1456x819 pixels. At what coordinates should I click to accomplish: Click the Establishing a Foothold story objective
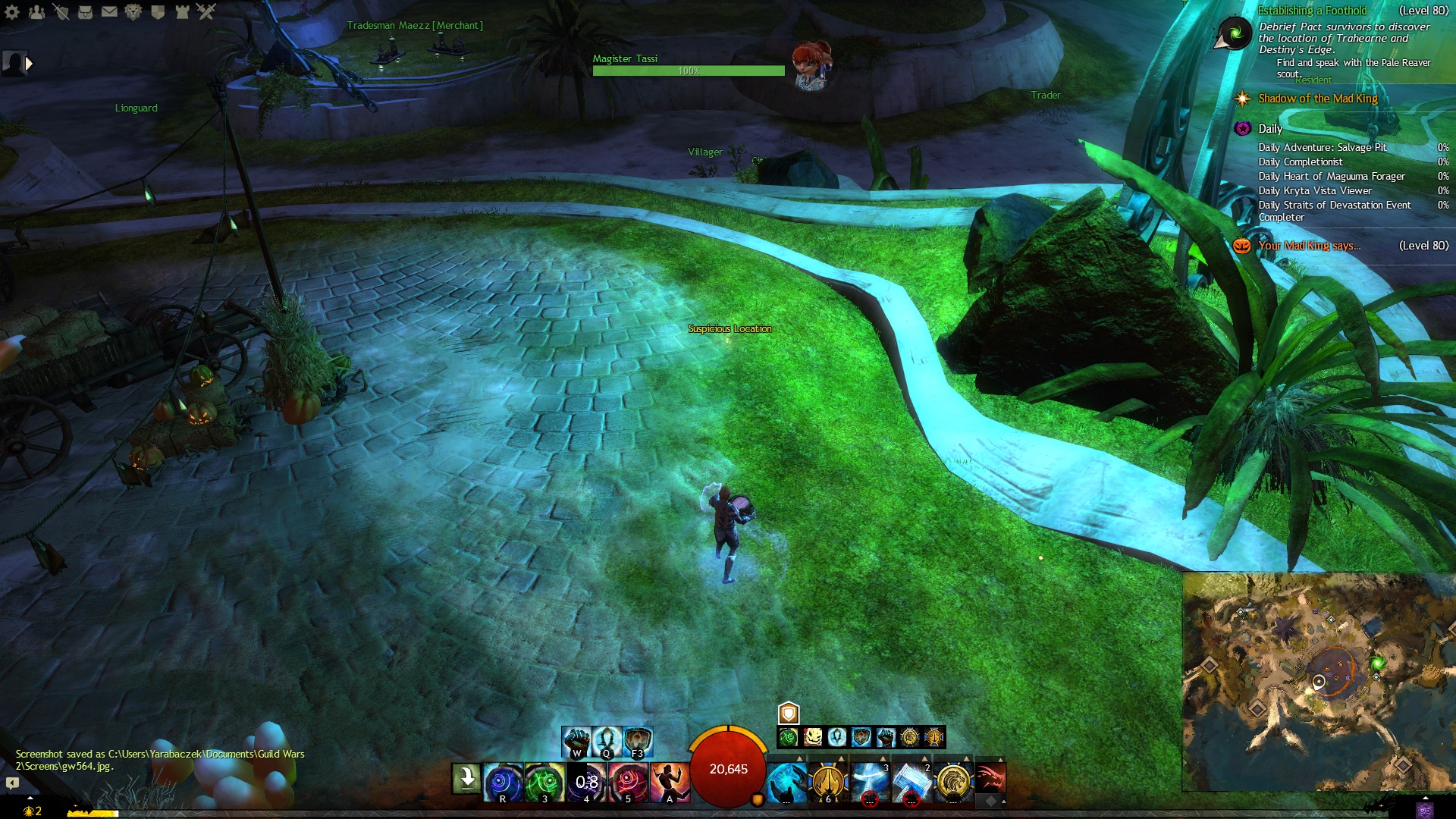(1312, 11)
